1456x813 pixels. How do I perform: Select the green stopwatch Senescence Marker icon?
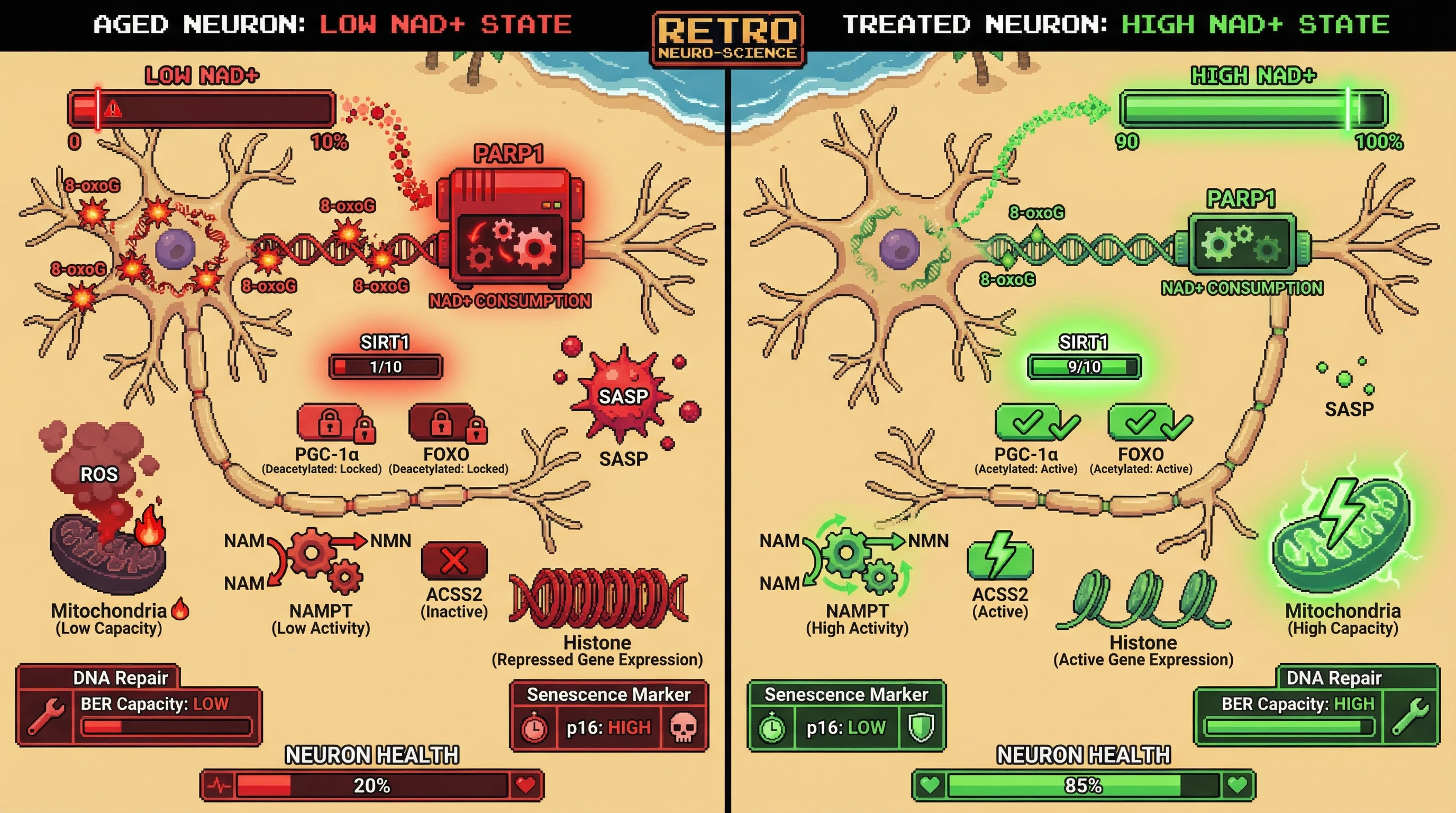coord(772,728)
